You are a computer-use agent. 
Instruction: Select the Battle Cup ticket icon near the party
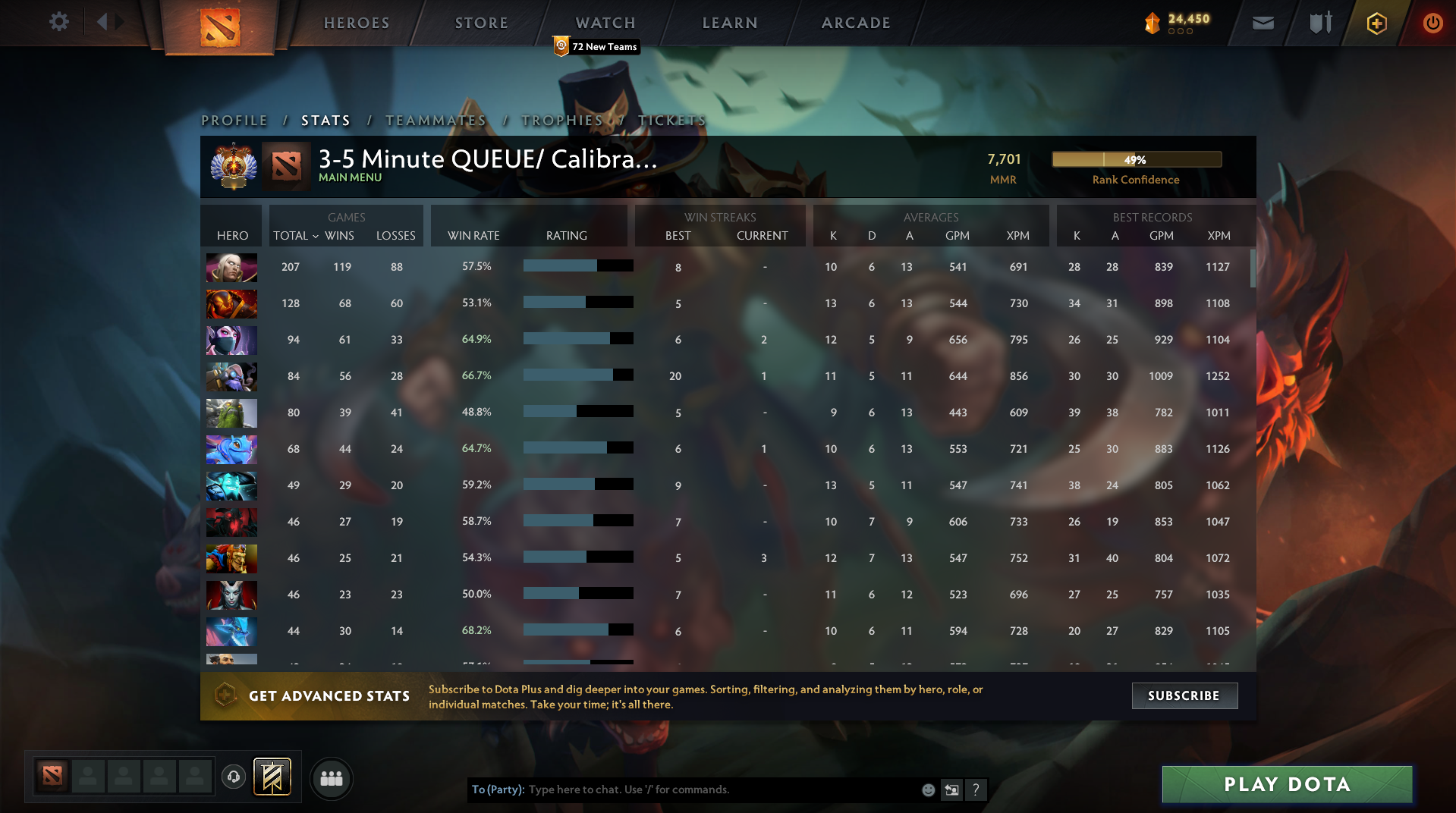(271, 777)
